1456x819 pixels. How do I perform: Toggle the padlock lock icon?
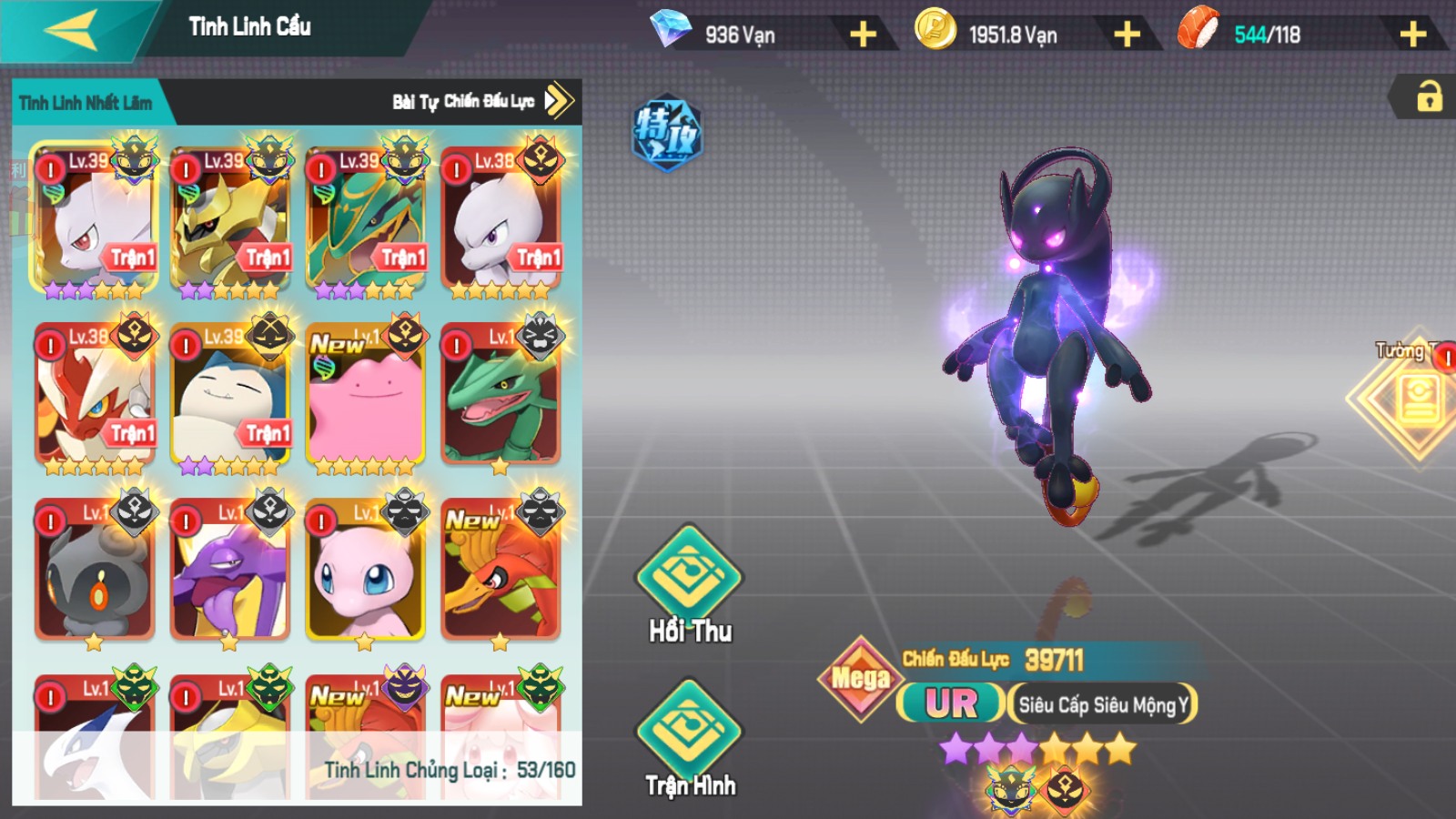coord(1429,96)
